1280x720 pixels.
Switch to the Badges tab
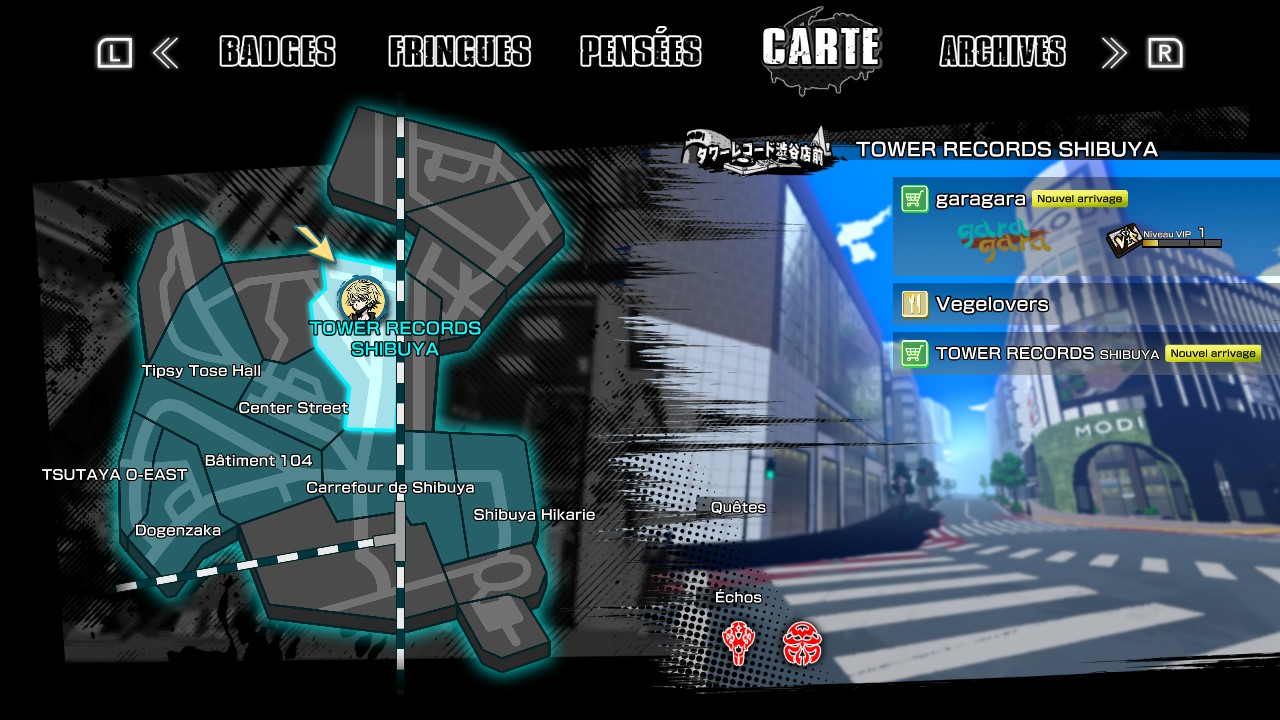[x=277, y=51]
